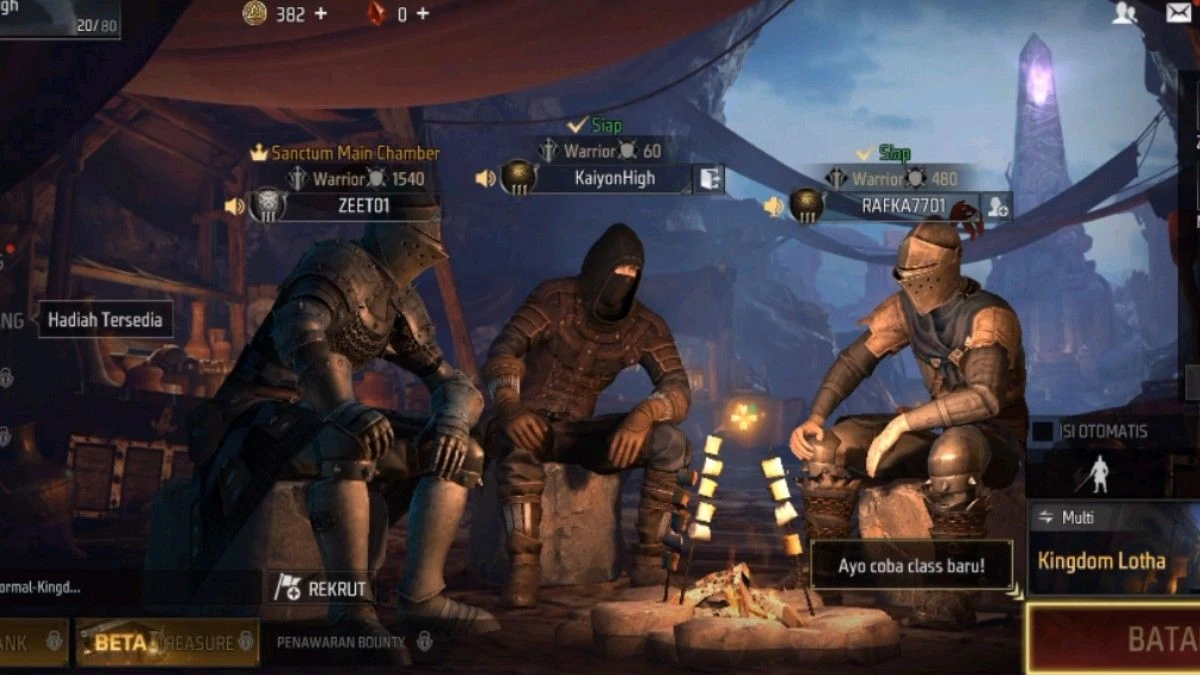Tick the Isi Otomatis checkbox
This screenshot has width=1200, height=675.
pos(1043,431)
